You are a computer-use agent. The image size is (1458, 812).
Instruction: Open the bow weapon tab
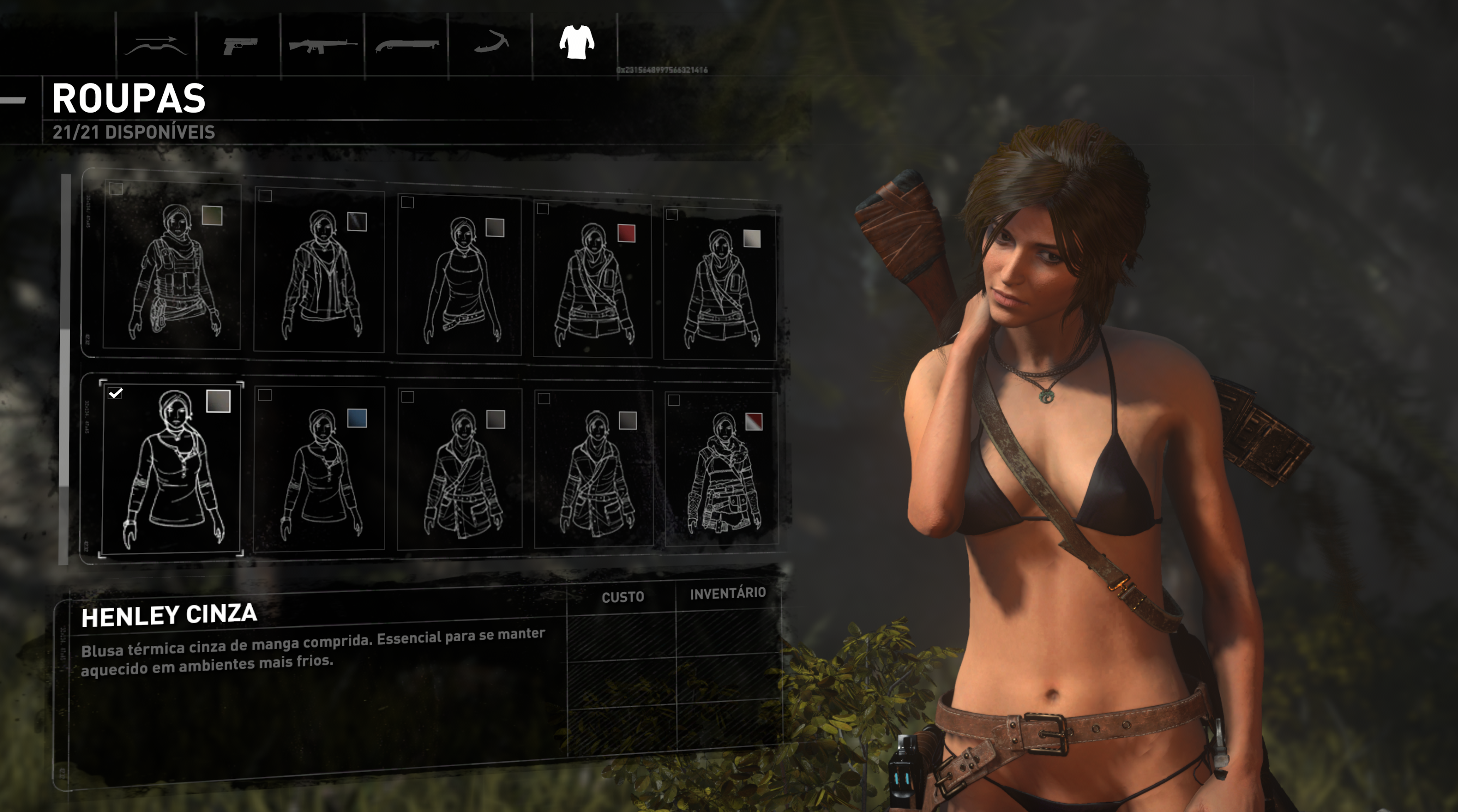[156, 45]
